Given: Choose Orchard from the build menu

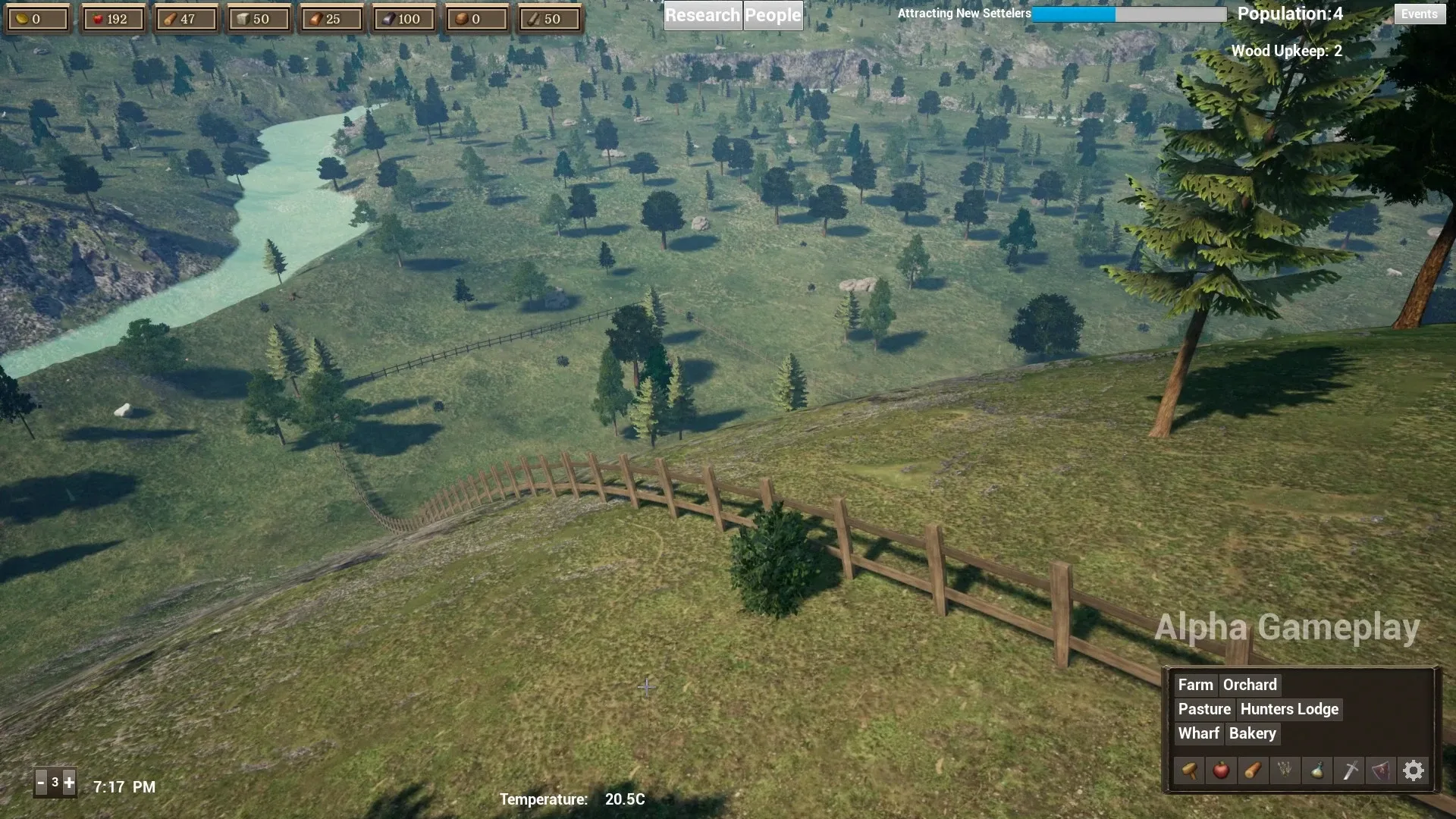Looking at the screenshot, I should click(x=1250, y=685).
